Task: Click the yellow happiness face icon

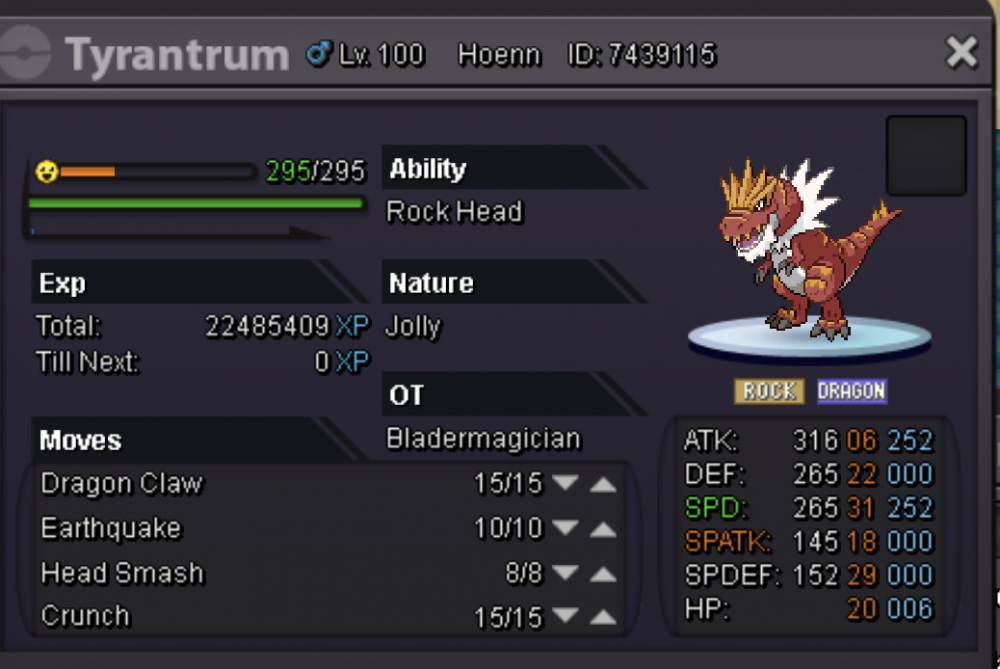Action: pos(46,172)
